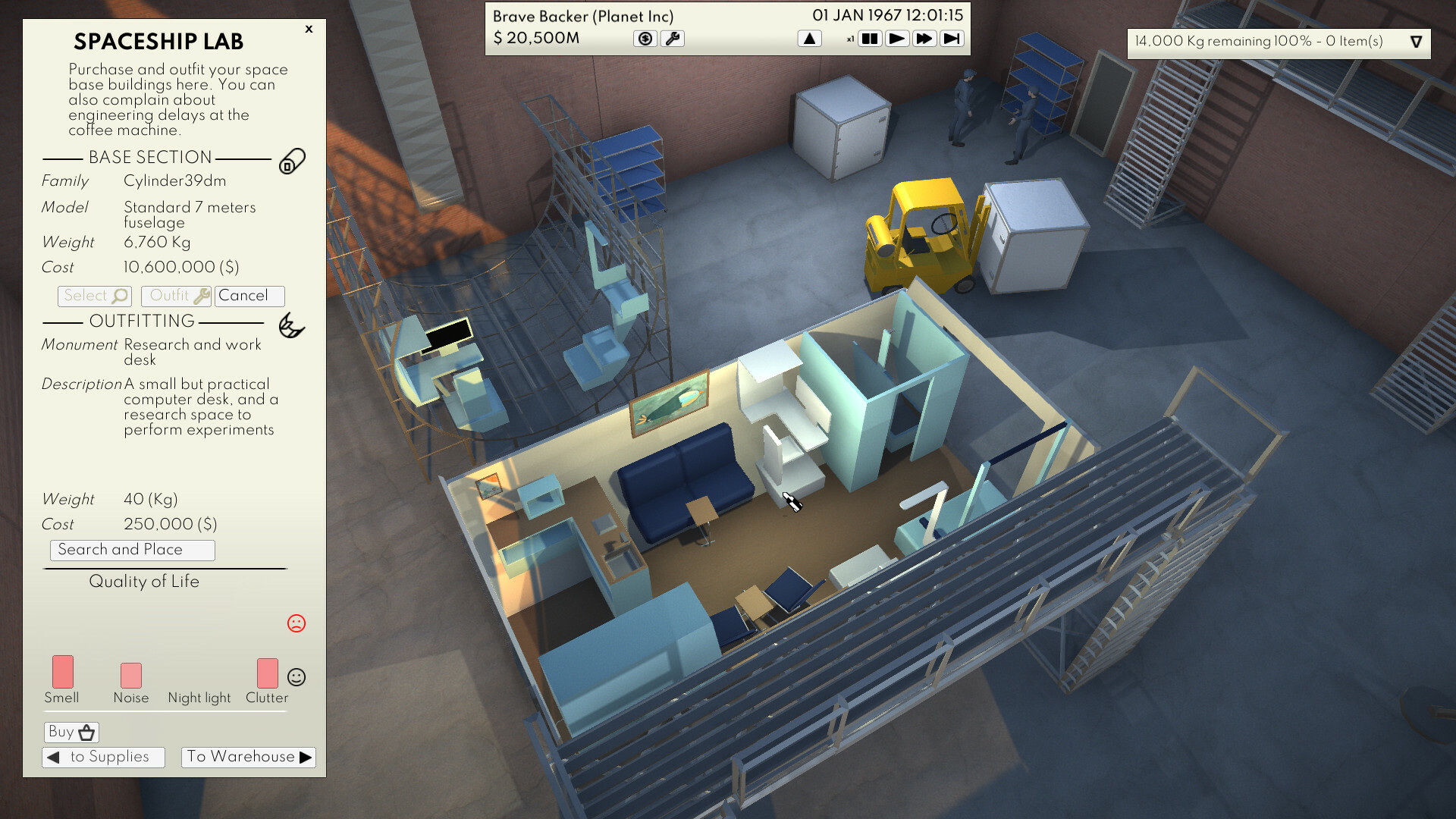Cancel the current base section selection
The image size is (1456, 819).
(249, 296)
